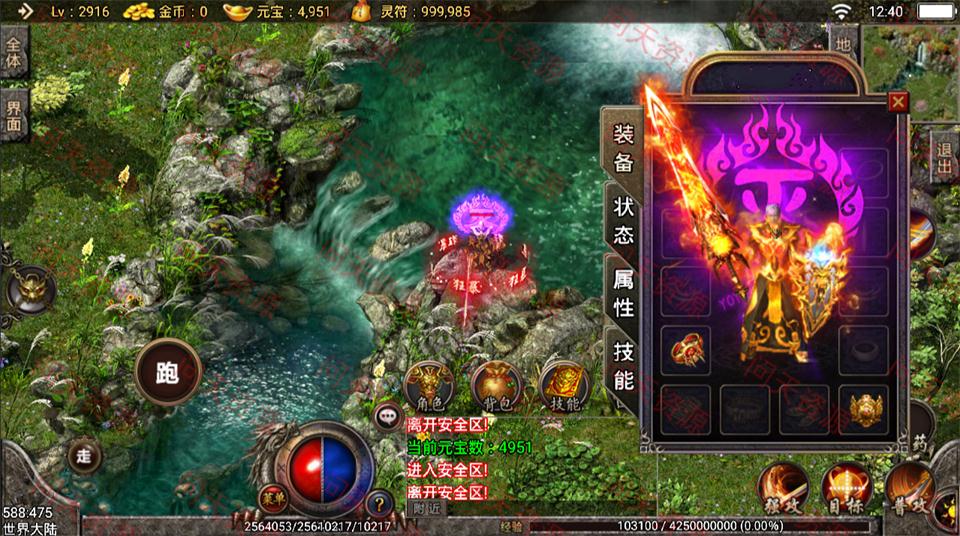This screenshot has height=536, width=960.
Task: Activate the 猴攻 attack skill
Action: (x=783, y=487)
